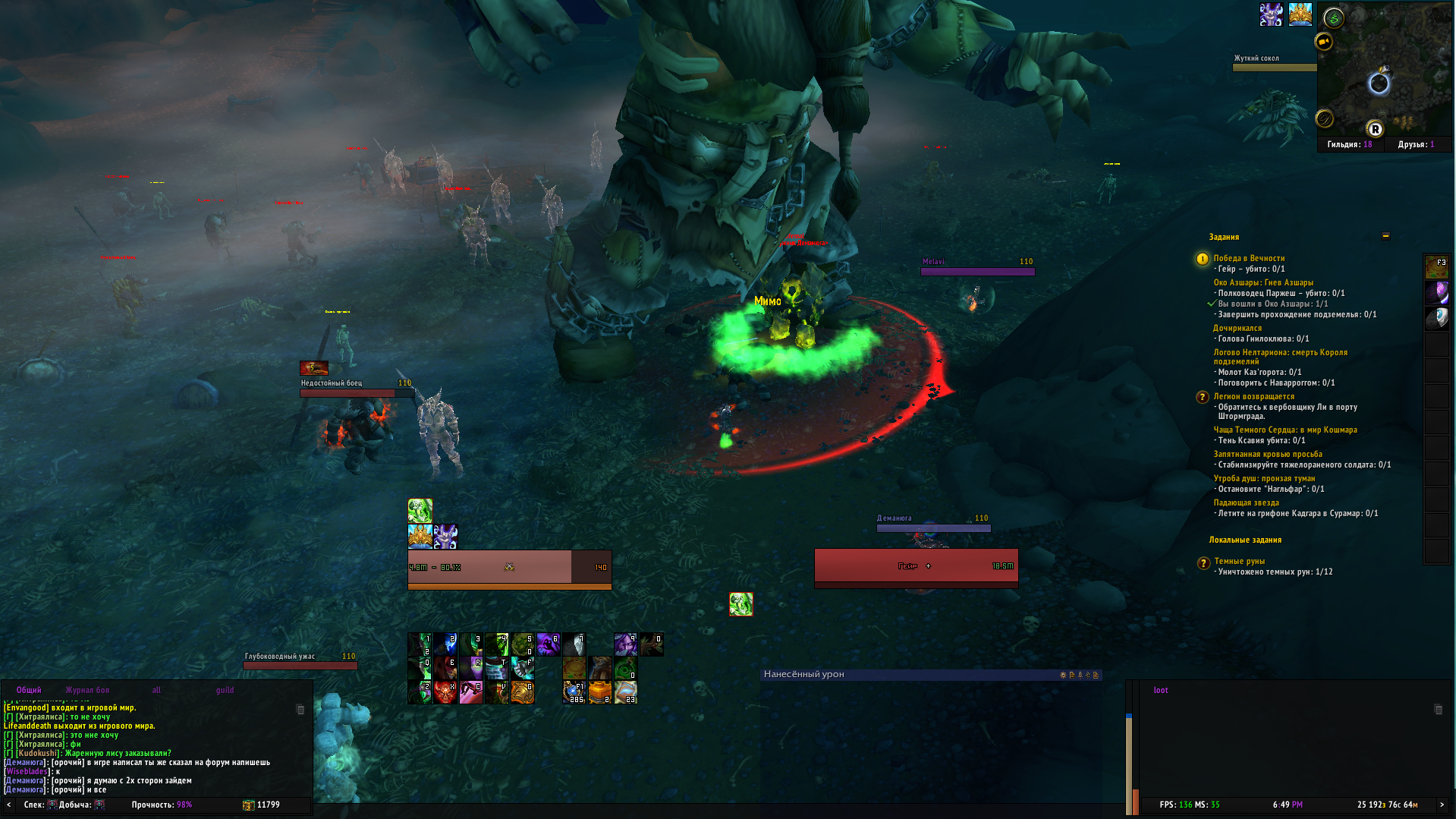The width and height of the screenshot is (1456, 819).
Task: Activate the glowing fist ability on key F
Action: point(523,668)
